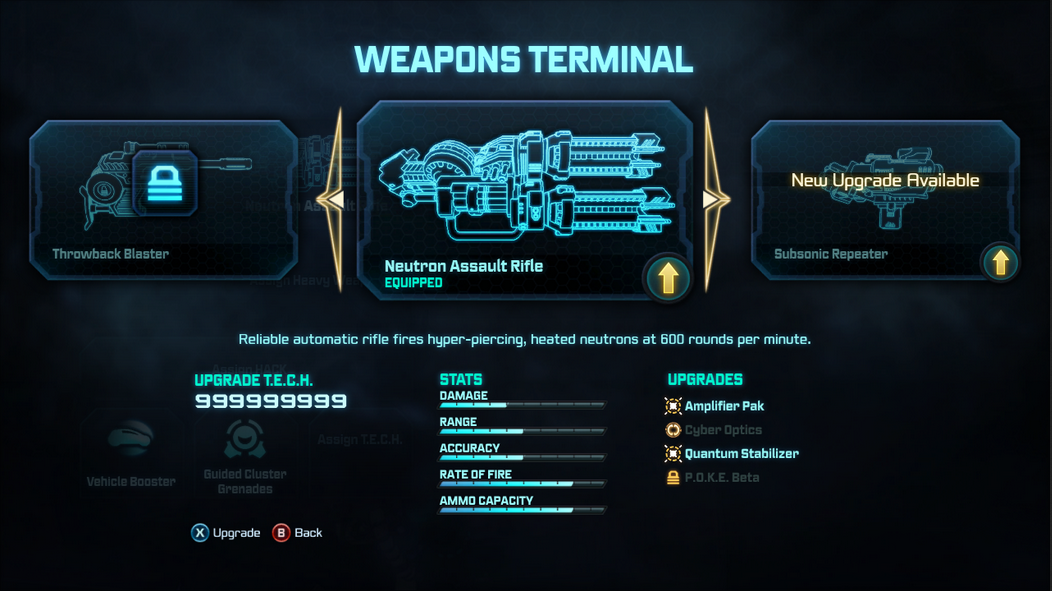
Task: Click the Subsonic Repeater upgrade arrow icon
Action: point(1000,262)
